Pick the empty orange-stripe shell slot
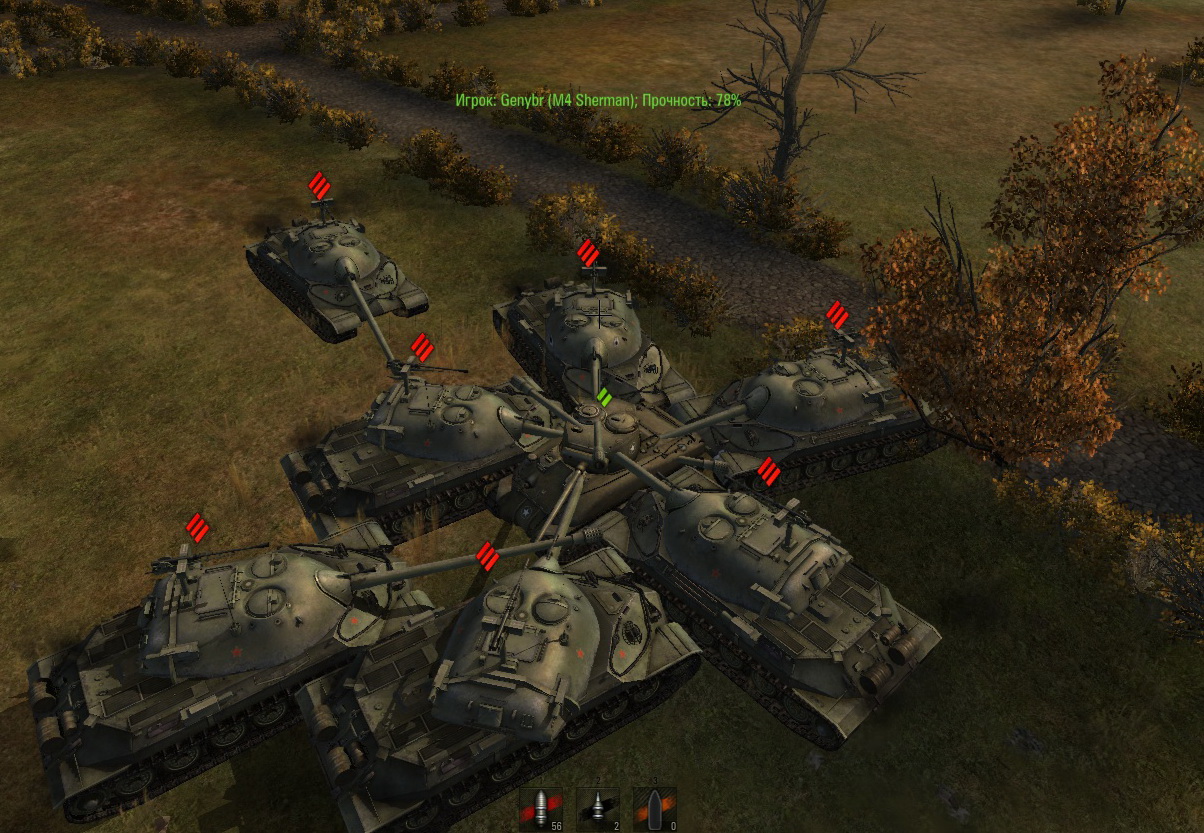1204x833 pixels. pyautogui.click(x=655, y=810)
